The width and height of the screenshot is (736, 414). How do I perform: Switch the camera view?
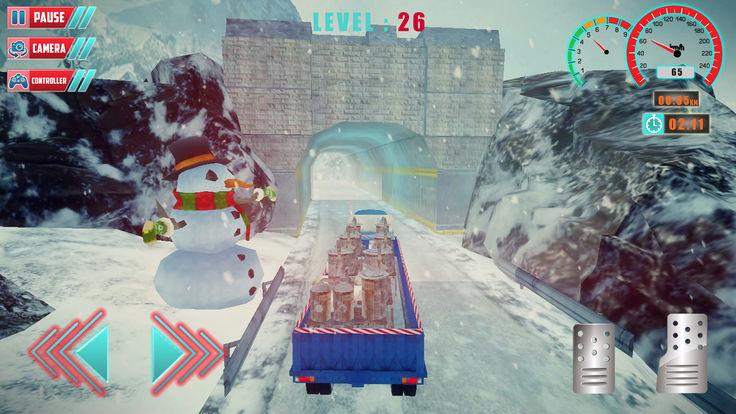pyautogui.click(x=43, y=48)
